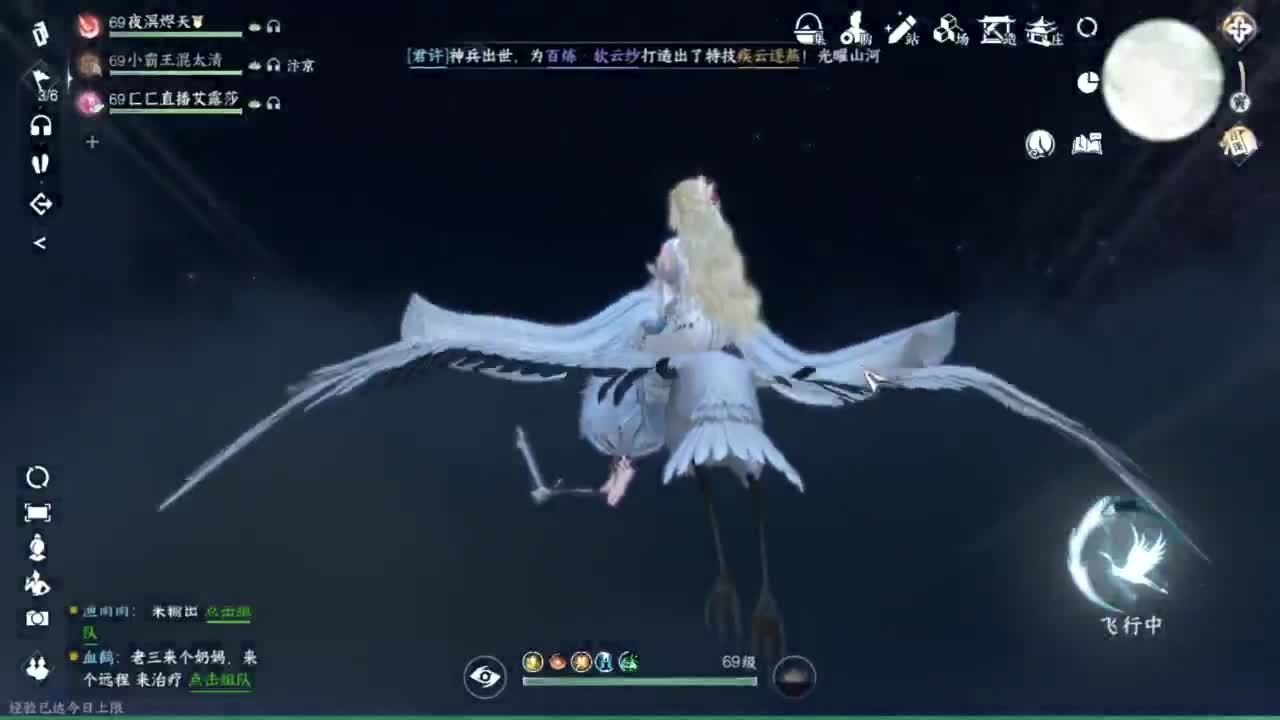Open the cubes-shaped scene icon in top toolbar
The image size is (1280, 720).
pyautogui.click(x=945, y=28)
